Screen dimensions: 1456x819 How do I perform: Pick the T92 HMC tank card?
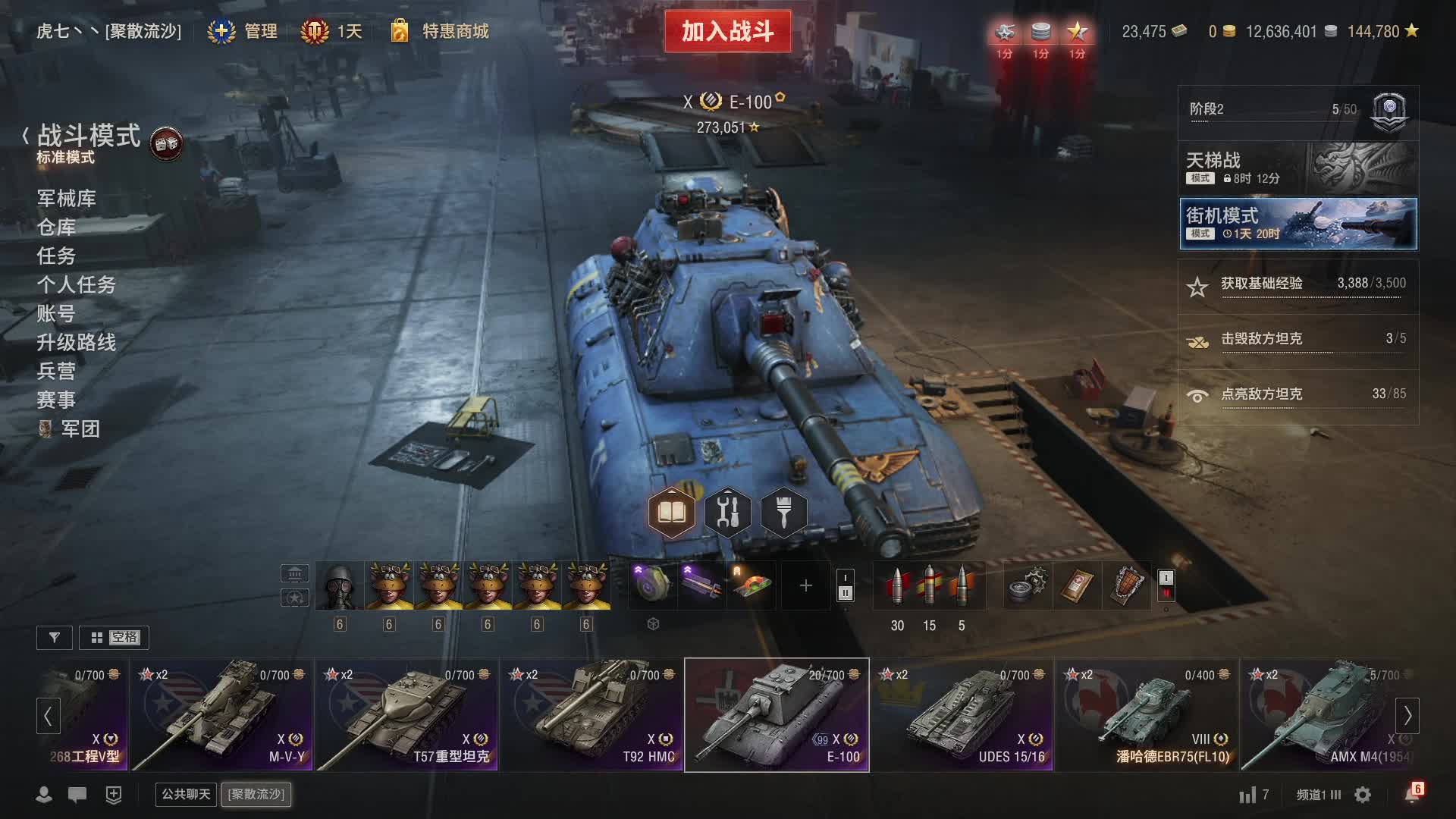[x=592, y=715]
